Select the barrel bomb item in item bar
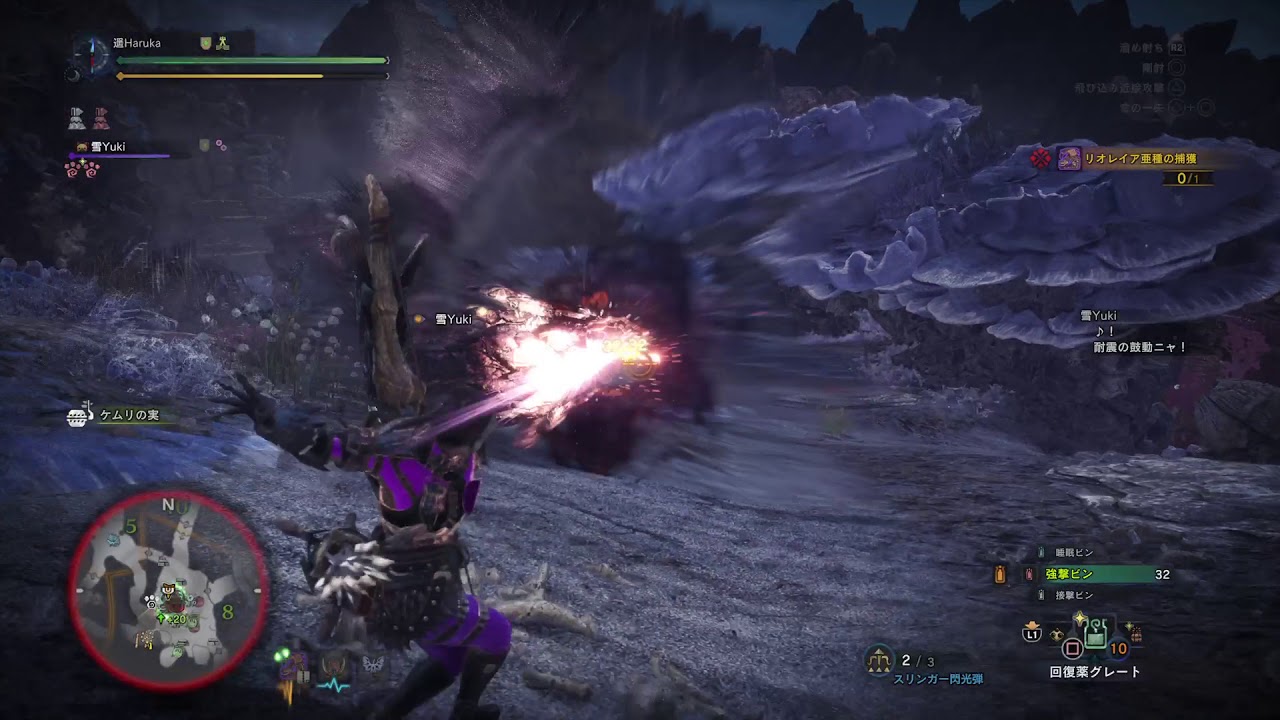The height and width of the screenshot is (720, 1280). 1135,634
